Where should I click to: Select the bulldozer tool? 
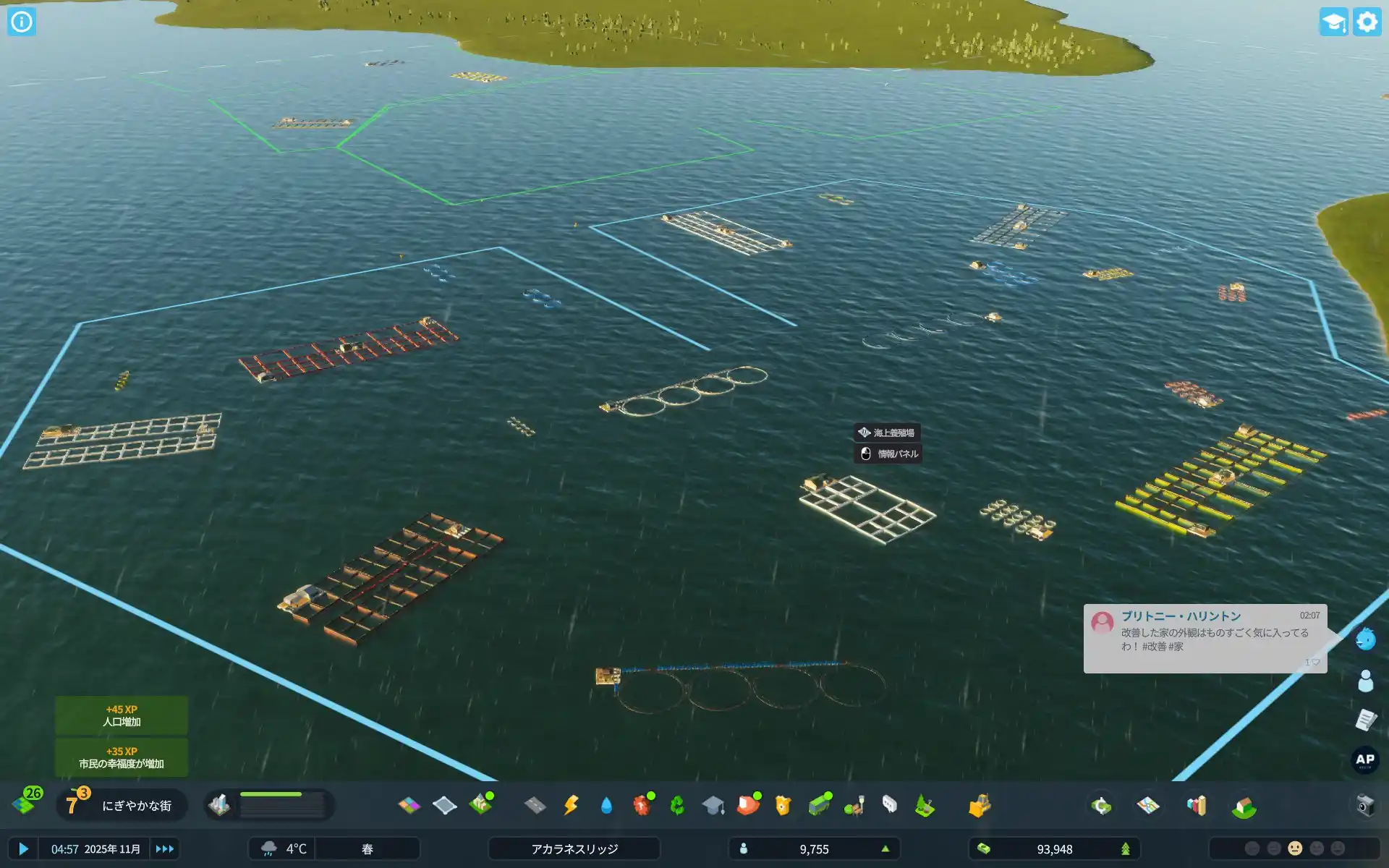coord(979,805)
